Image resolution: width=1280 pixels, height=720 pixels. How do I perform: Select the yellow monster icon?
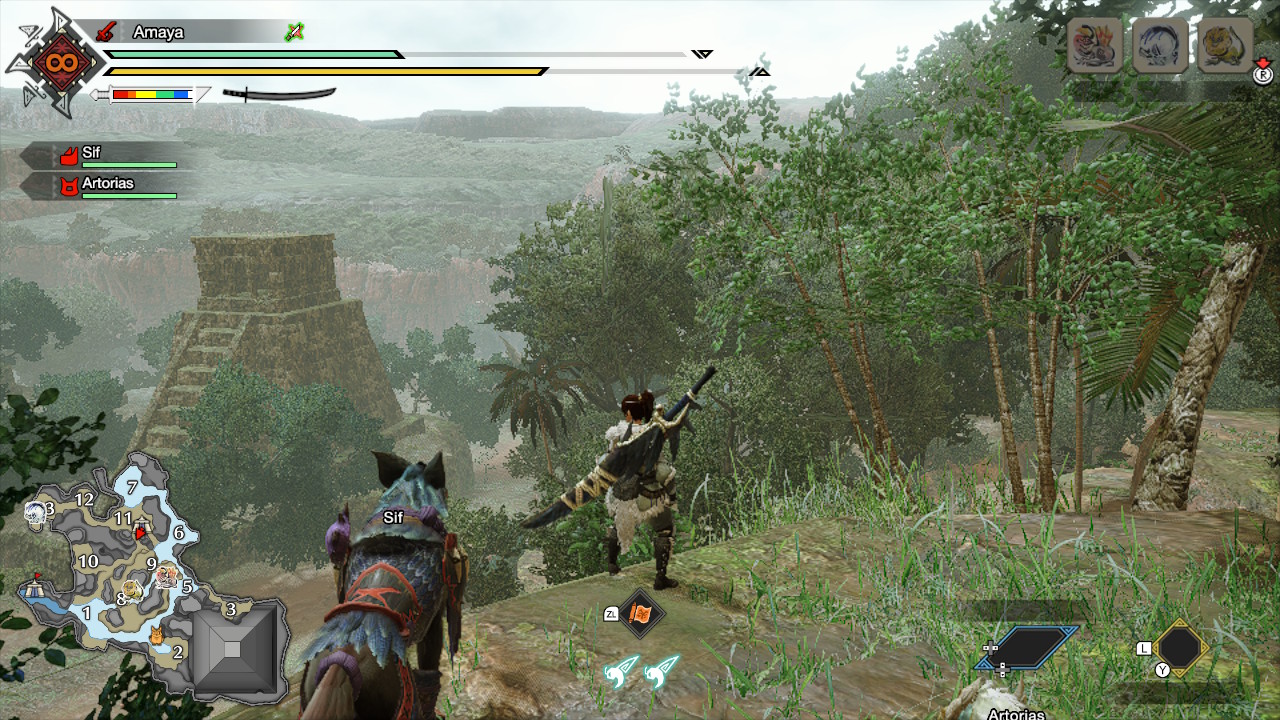click(1225, 45)
